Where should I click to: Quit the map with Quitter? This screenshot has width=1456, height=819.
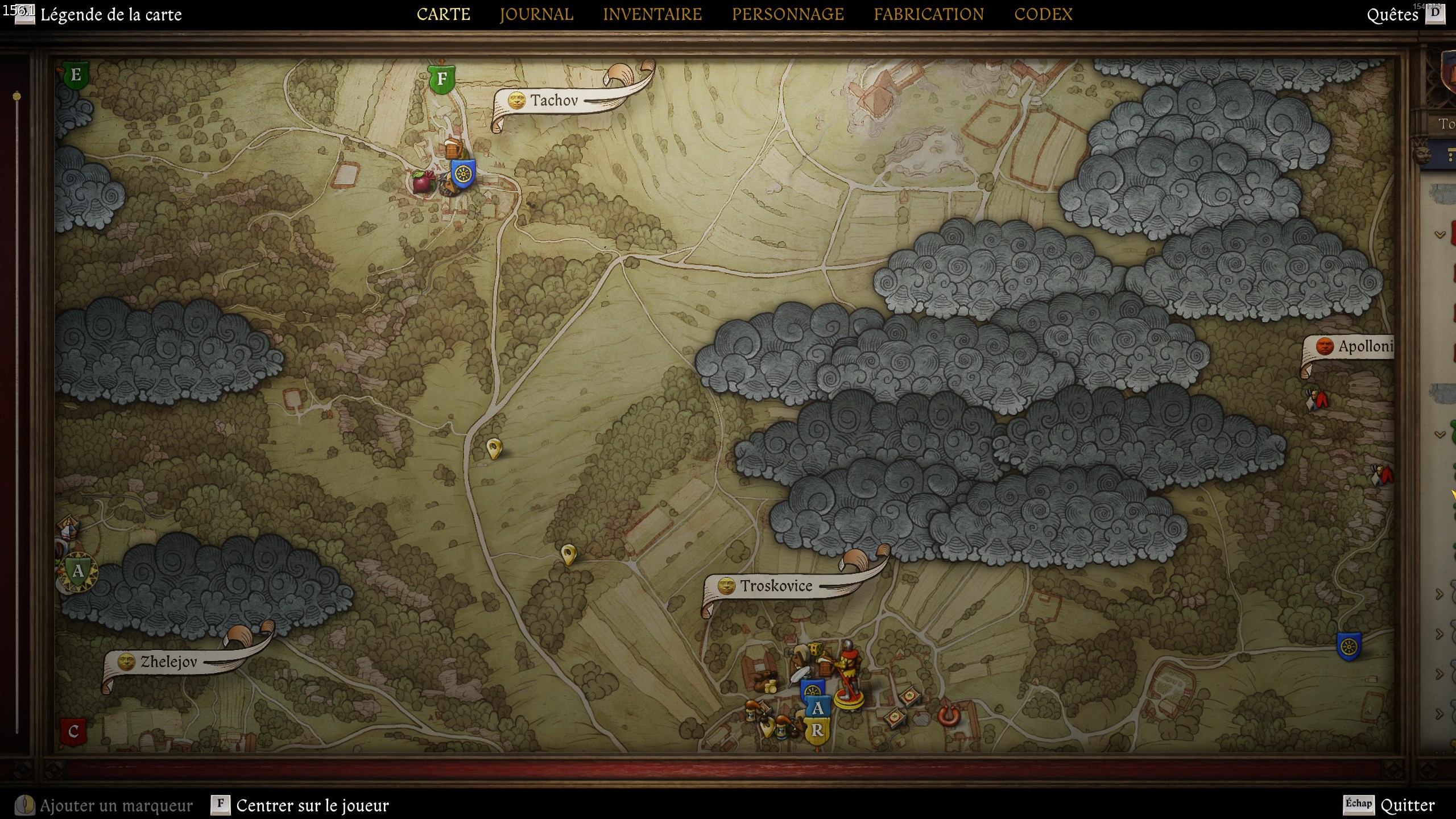[x=1407, y=805]
